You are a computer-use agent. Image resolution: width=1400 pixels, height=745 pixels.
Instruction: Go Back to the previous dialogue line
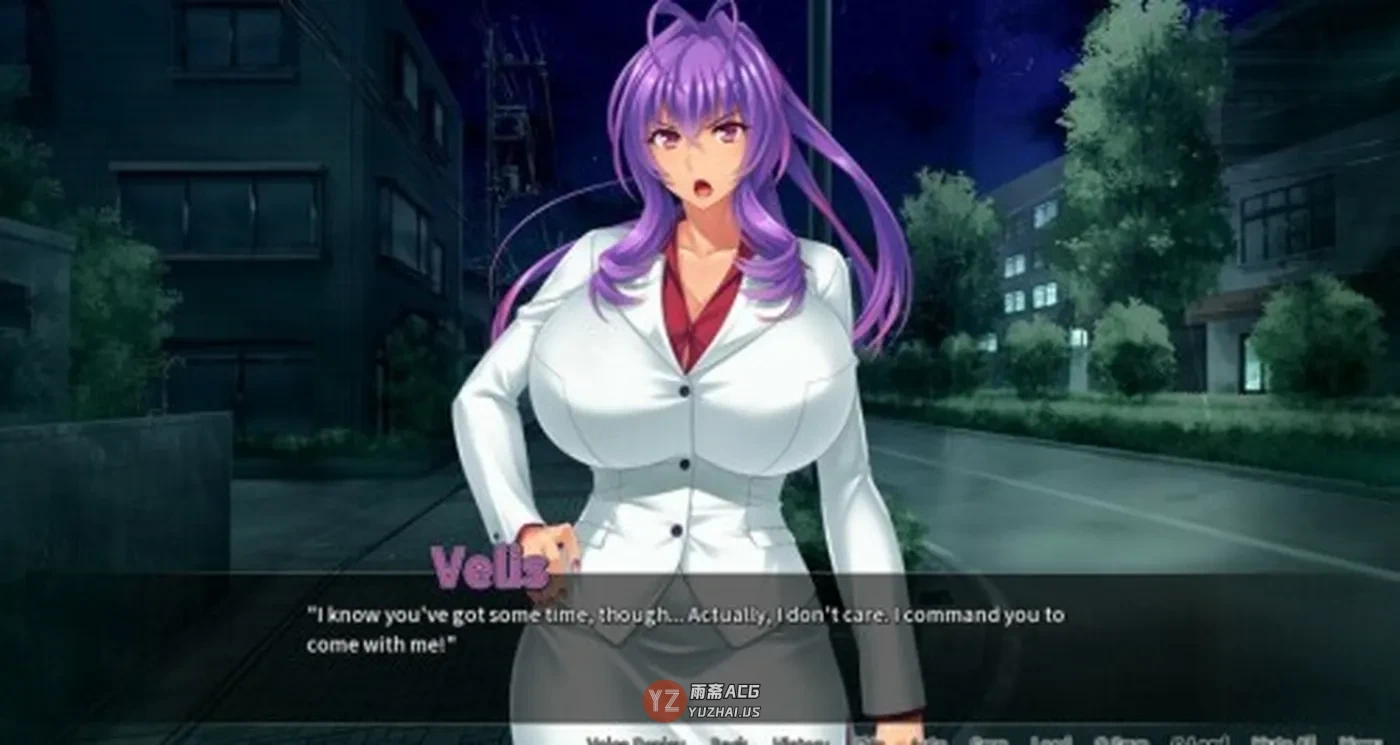[x=729, y=741]
